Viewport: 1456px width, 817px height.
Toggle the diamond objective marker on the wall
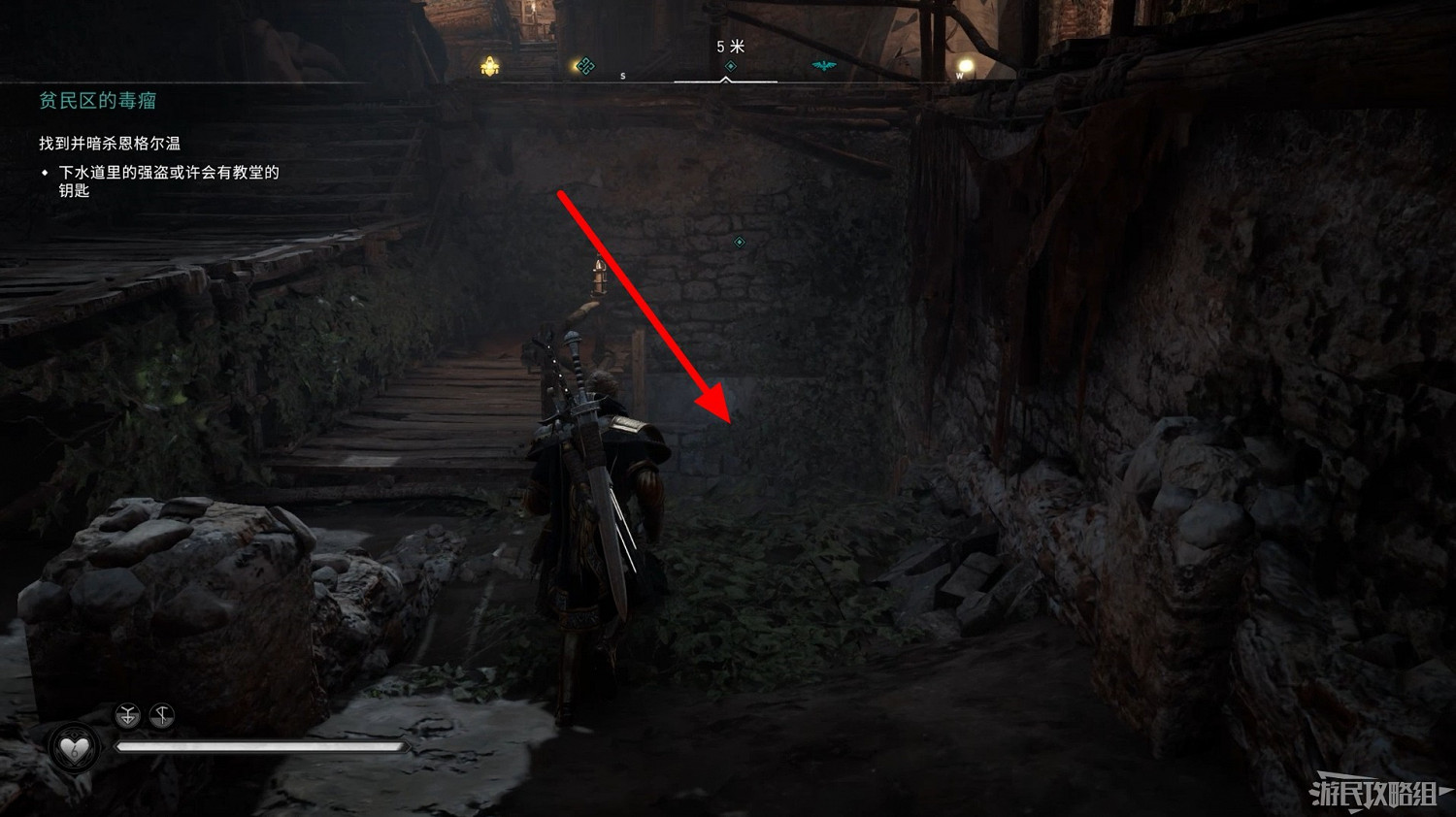click(x=739, y=244)
